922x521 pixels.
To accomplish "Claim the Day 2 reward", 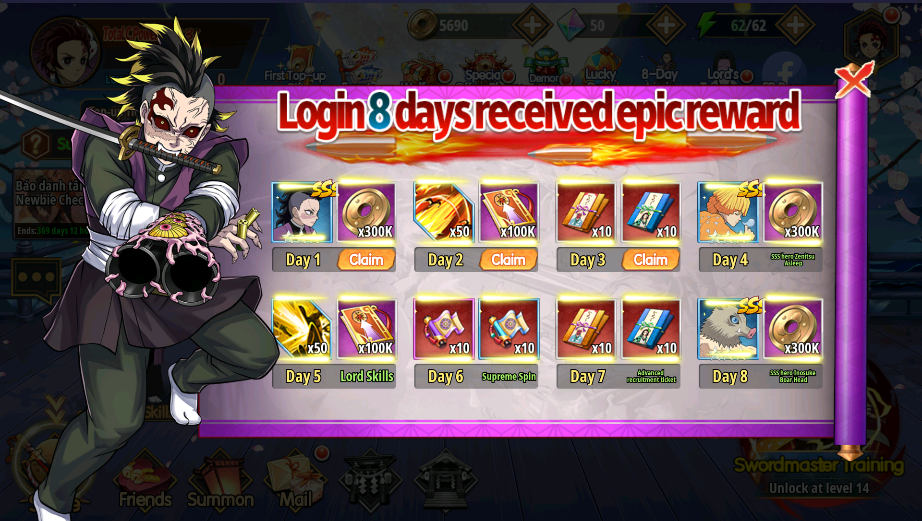I will 508,260.
